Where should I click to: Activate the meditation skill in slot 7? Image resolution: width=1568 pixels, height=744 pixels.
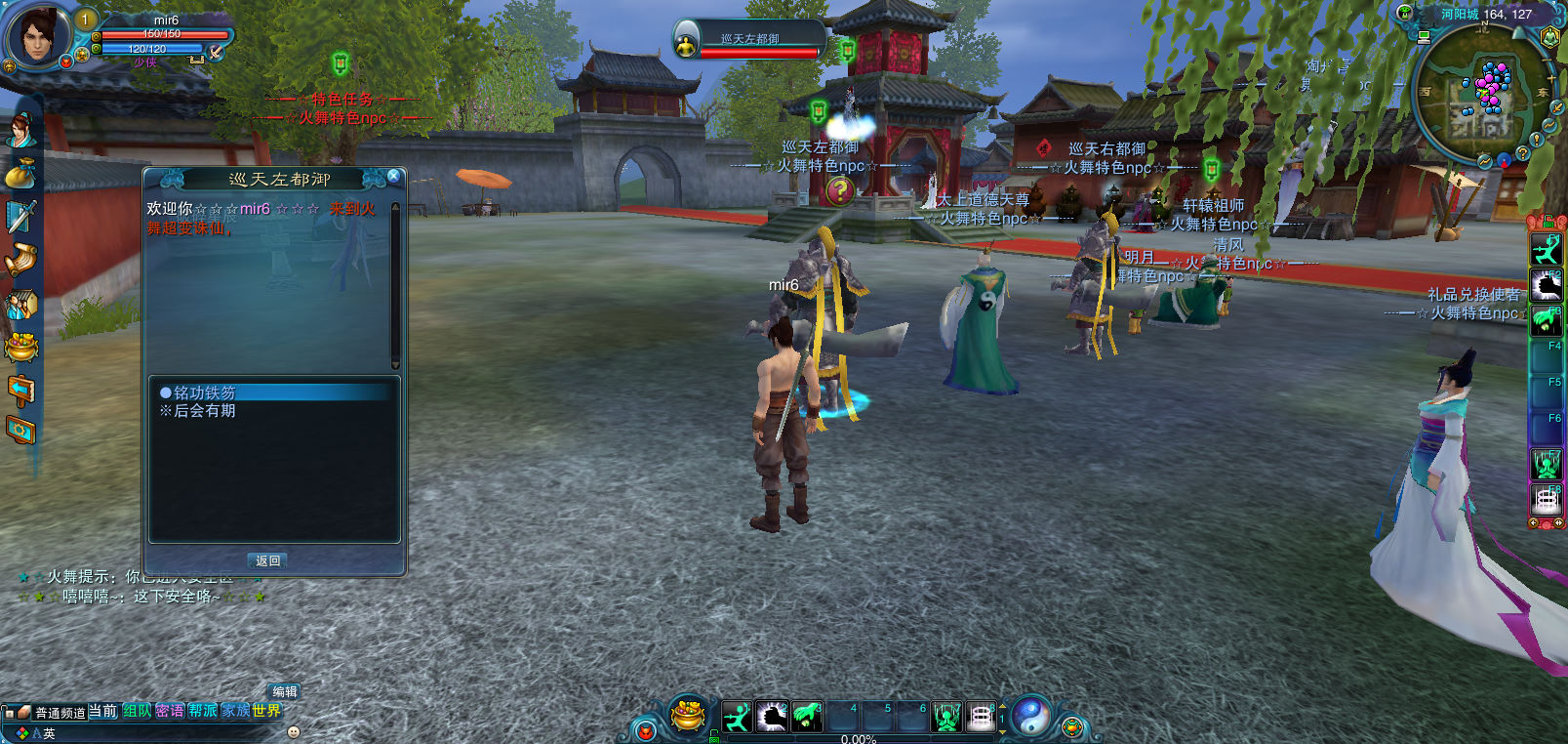pyautogui.click(x=946, y=718)
